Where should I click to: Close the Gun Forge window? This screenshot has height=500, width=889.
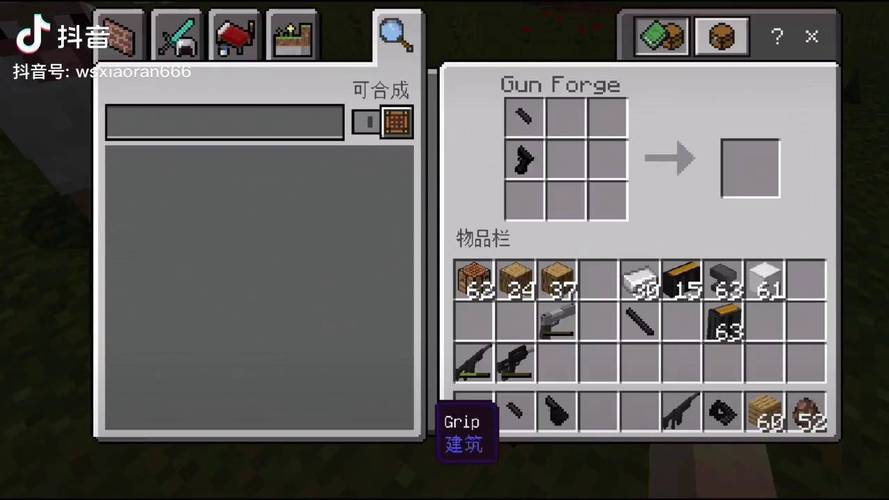click(812, 37)
